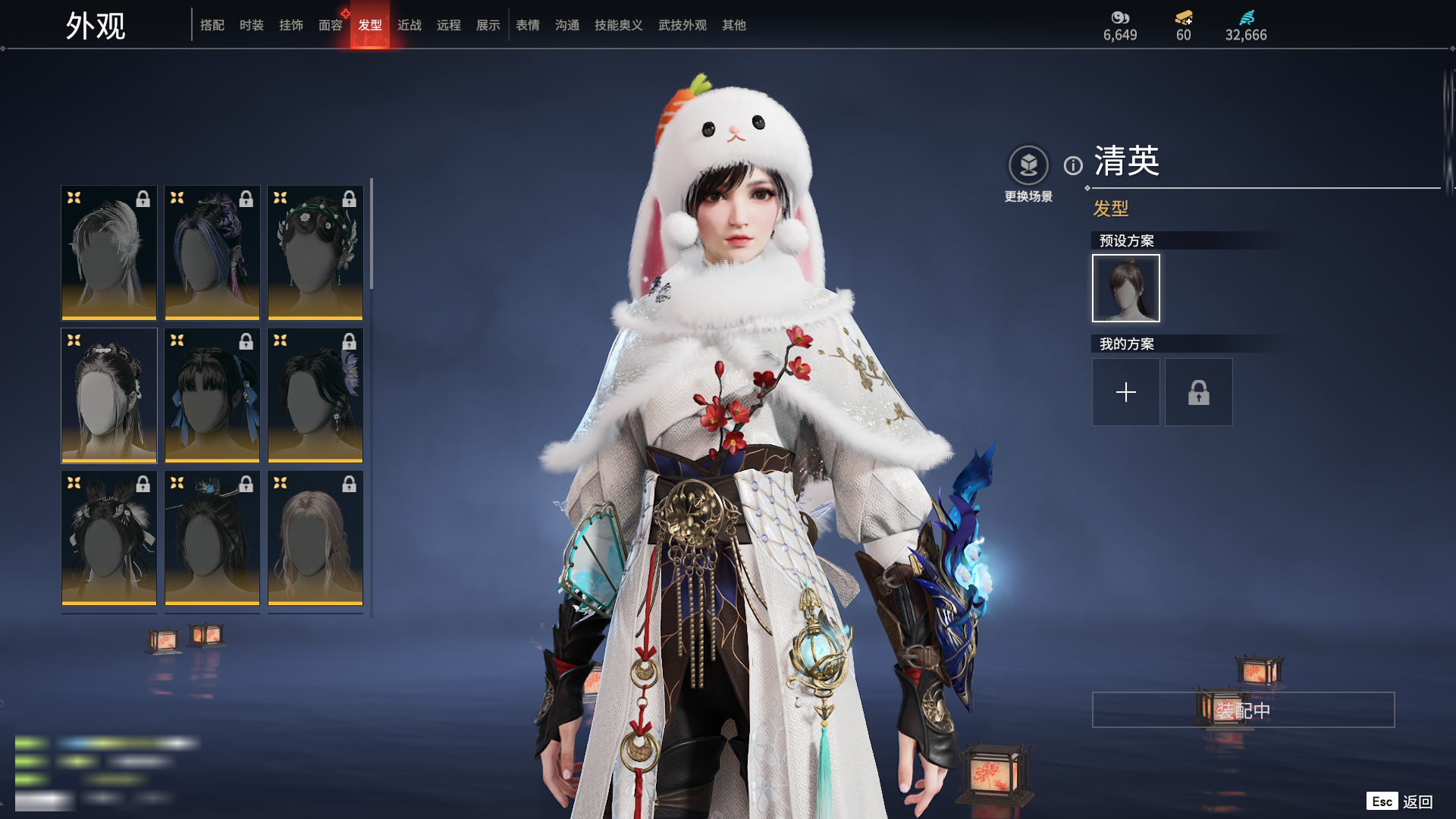Image resolution: width=1456 pixels, height=819 pixels.
Task: Switch to the 其他 tab
Action: point(734,25)
